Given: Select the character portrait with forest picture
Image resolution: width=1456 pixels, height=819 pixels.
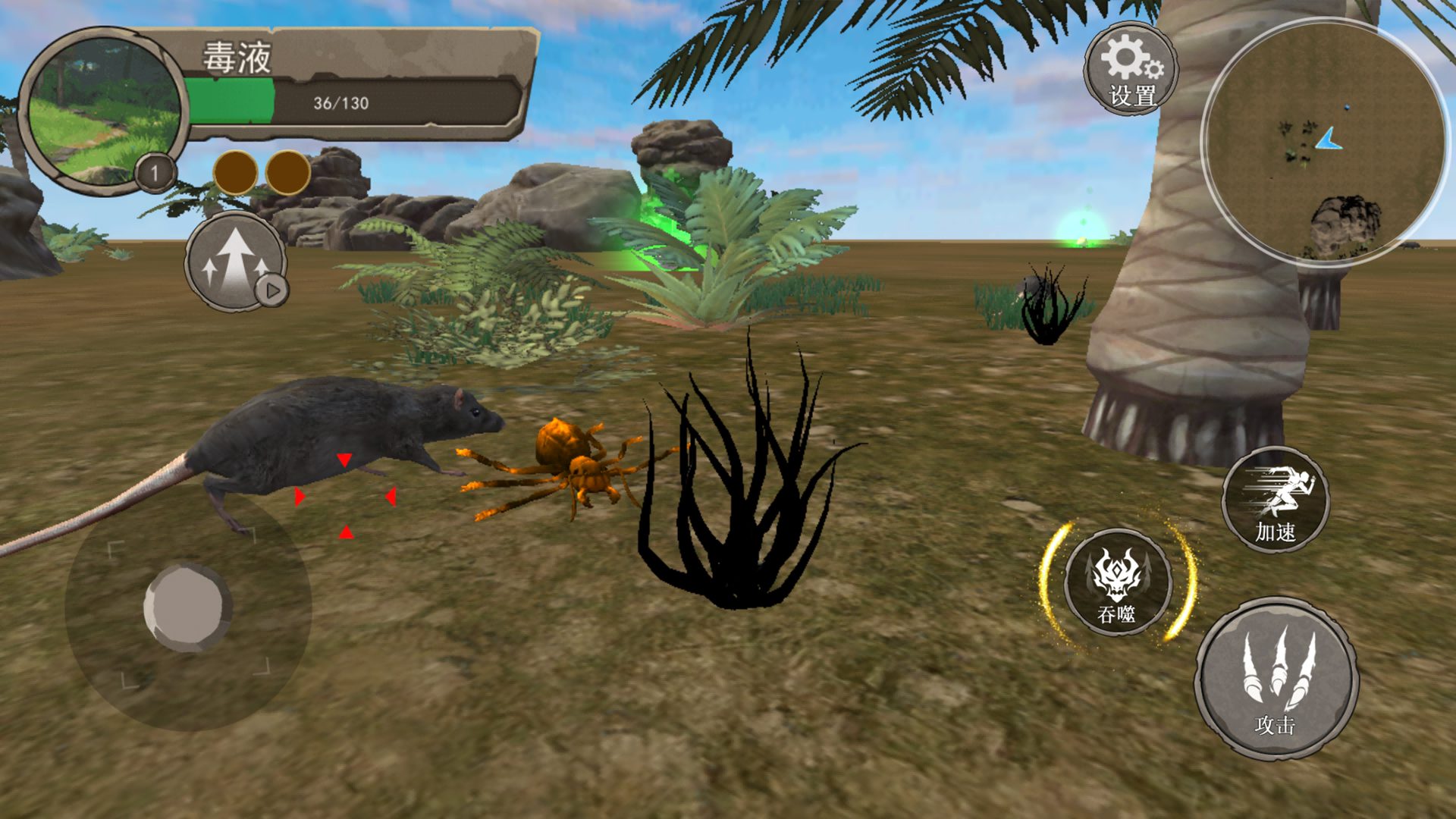Looking at the screenshot, I should coord(103,111).
